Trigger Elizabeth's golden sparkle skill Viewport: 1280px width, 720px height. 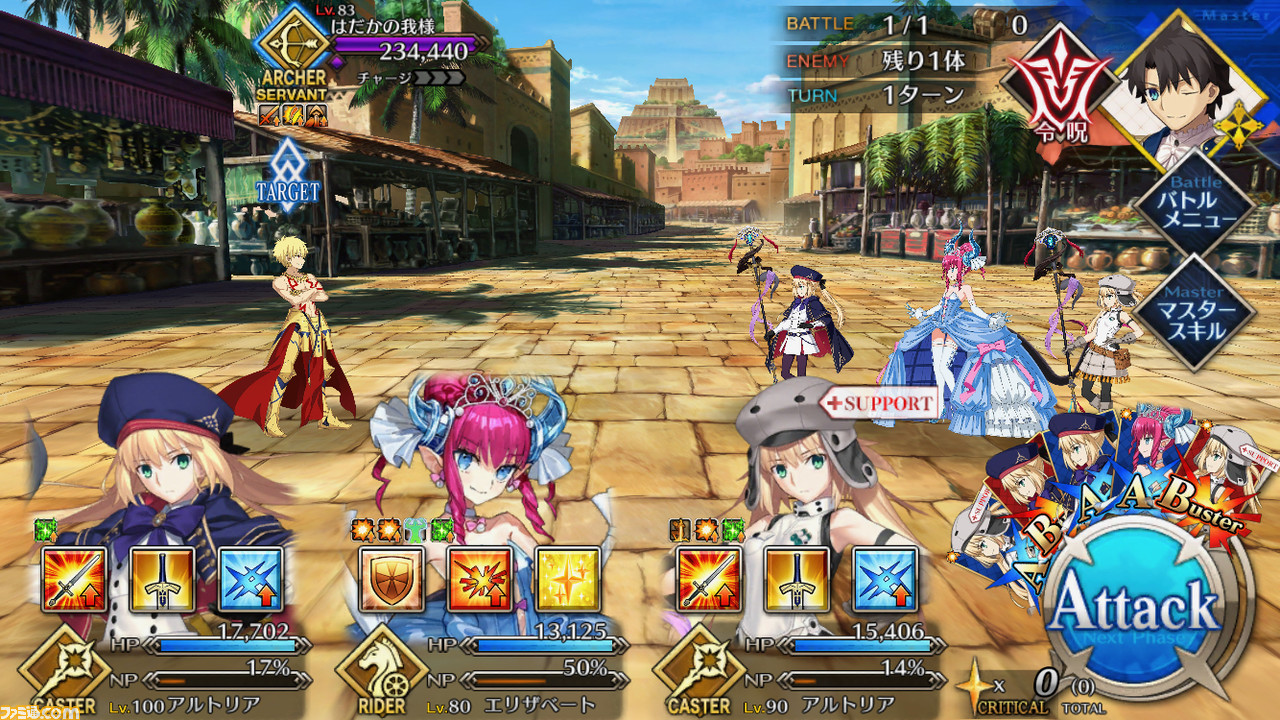(568, 579)
